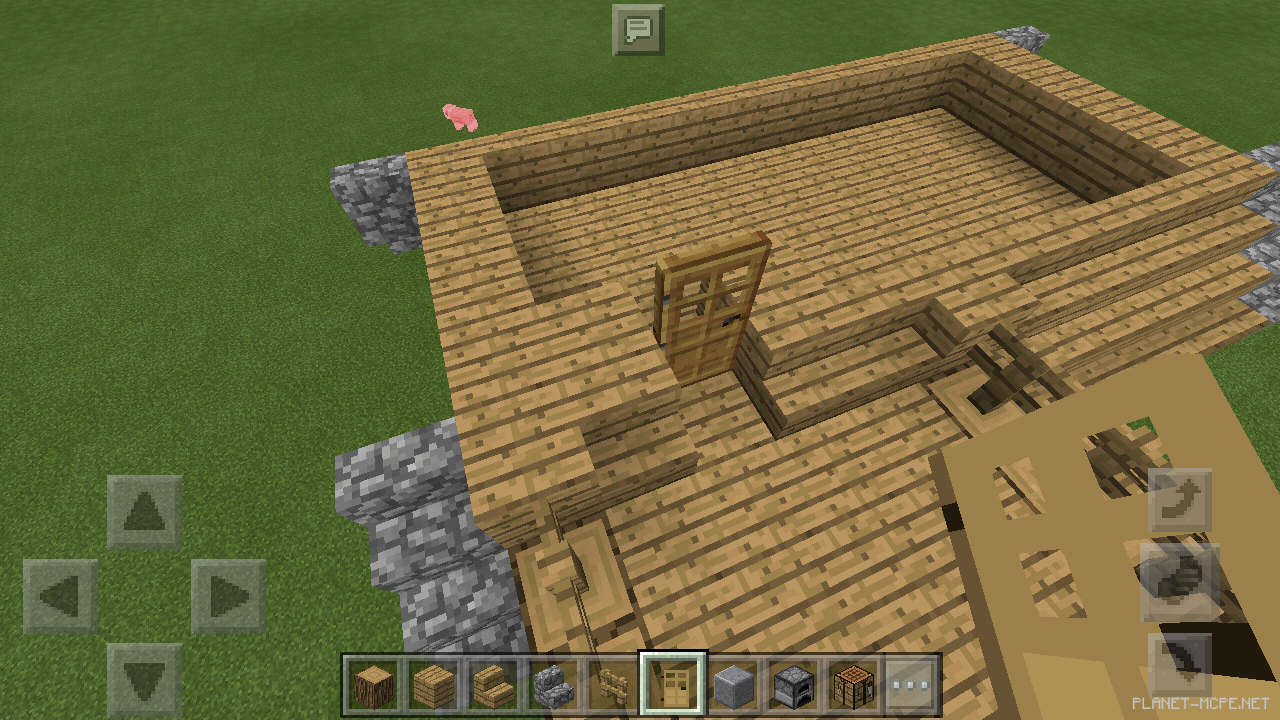Open the chat window

pos(640,29)
